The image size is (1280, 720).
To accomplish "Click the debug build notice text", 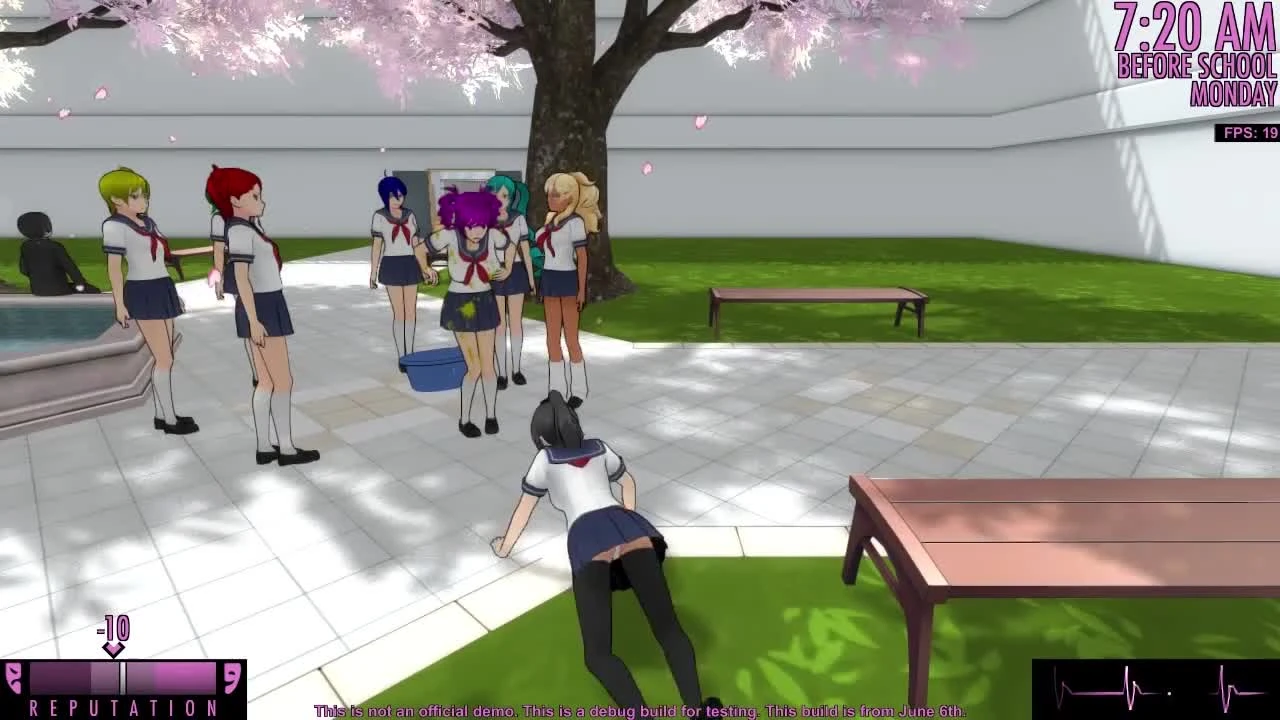I will coord(640,712).
